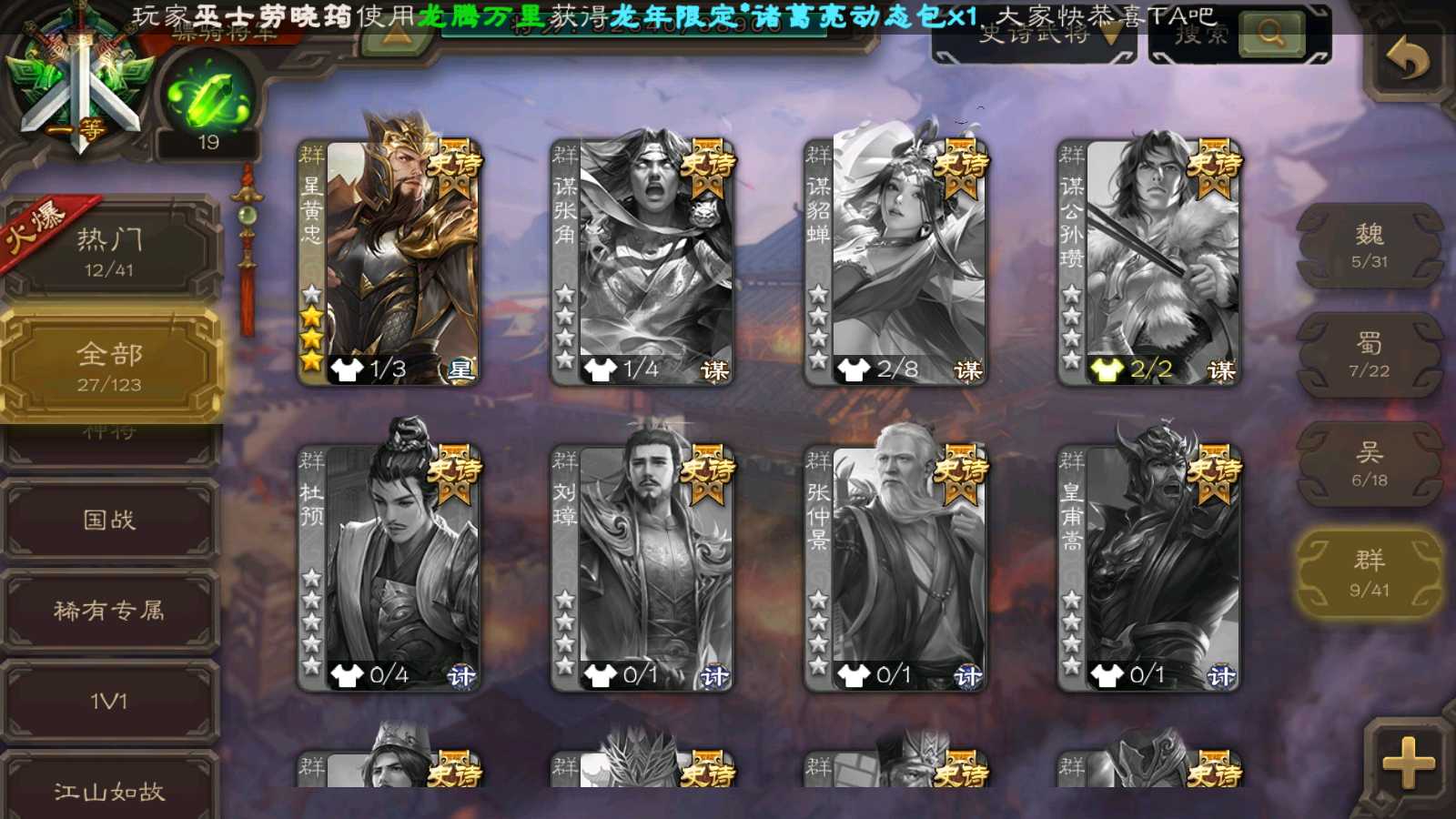This screenshot has height=819, width=1456.
Task: Switch to the 热门 category tab
Action: click(109, 251)
